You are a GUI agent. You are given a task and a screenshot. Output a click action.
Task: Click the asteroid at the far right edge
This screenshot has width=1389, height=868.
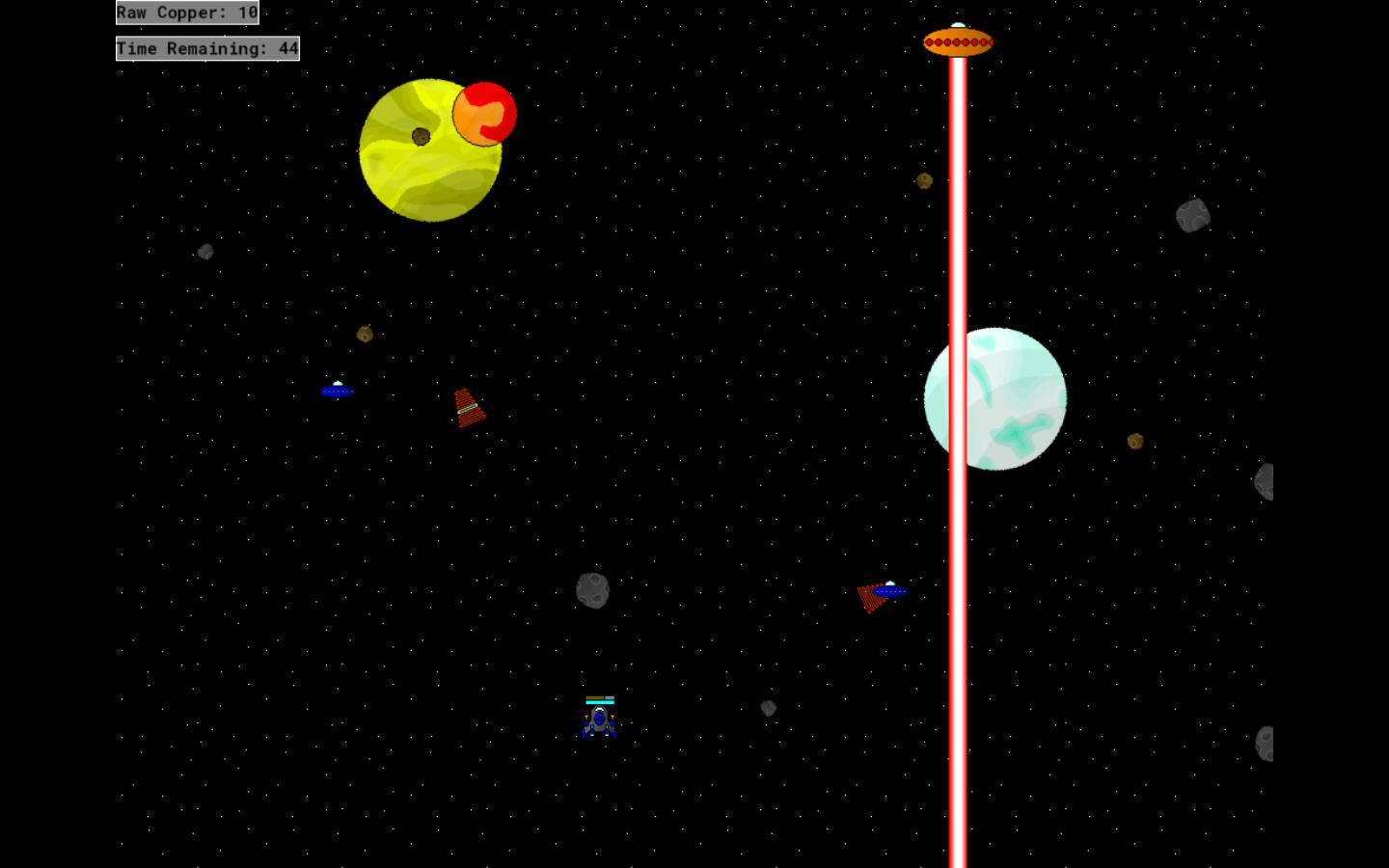tap(1264, 482)
